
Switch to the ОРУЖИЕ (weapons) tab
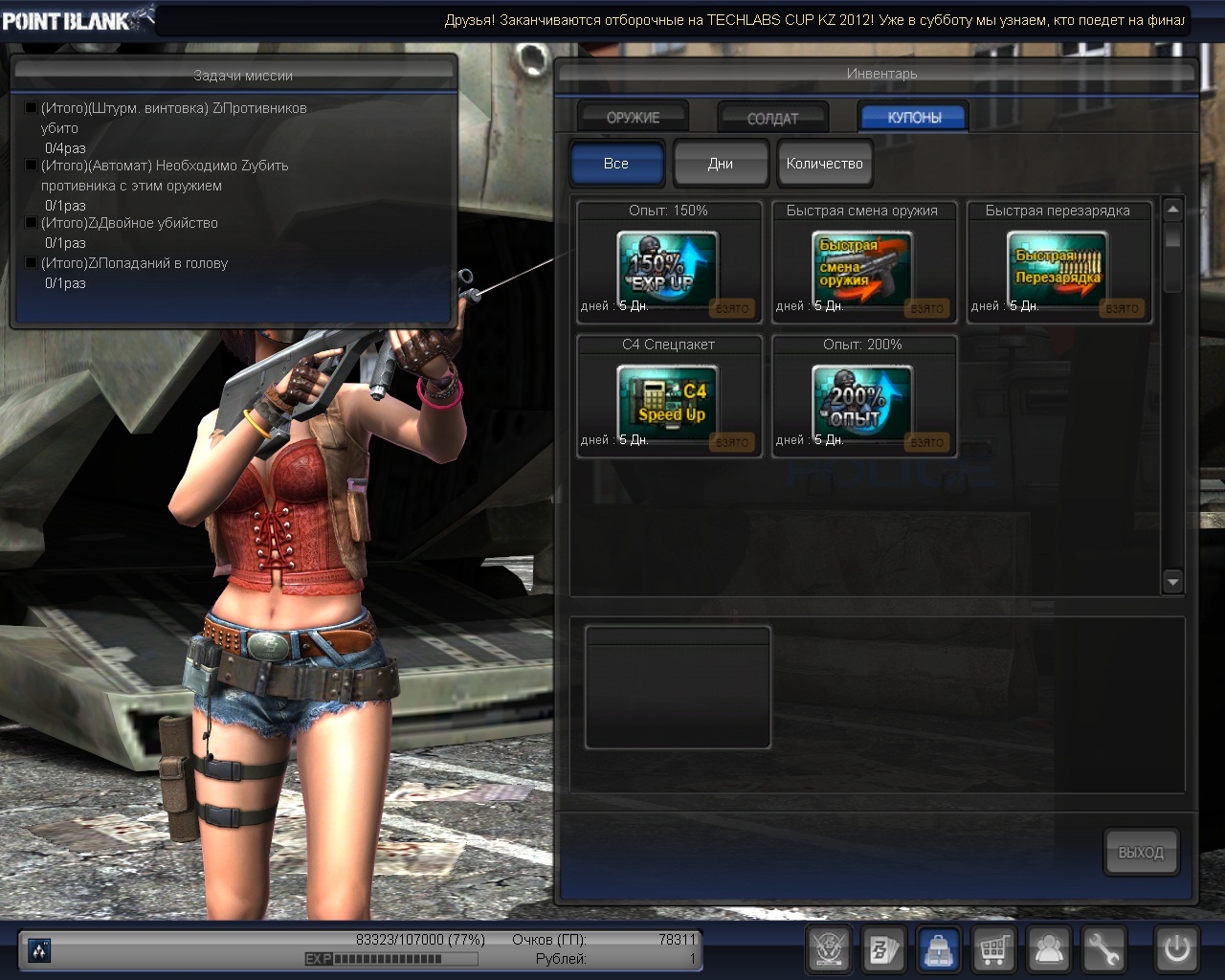pos(633,117)
